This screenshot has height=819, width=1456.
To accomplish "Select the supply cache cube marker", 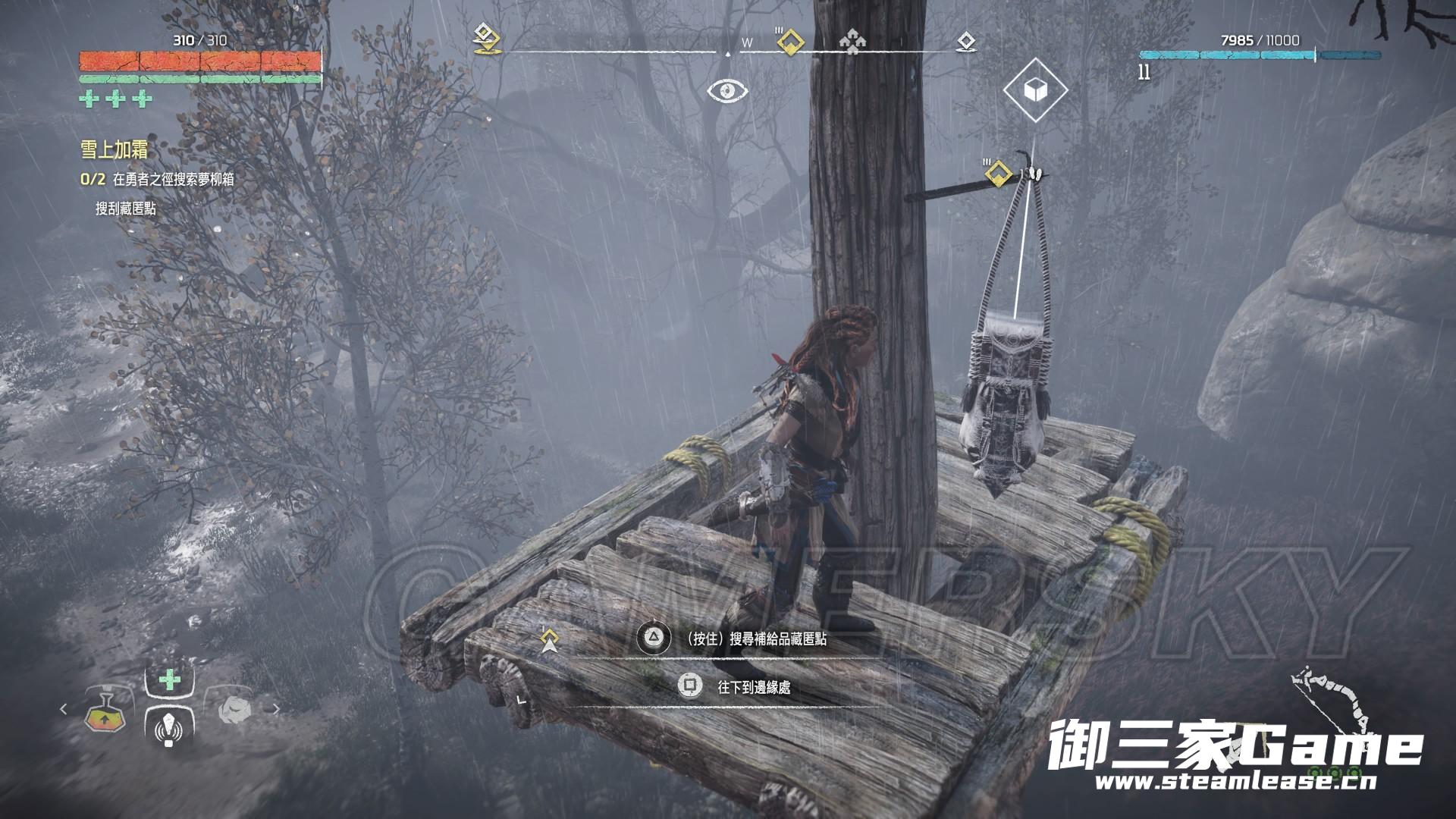I will pyautogui.click(x=1034, y=90).
